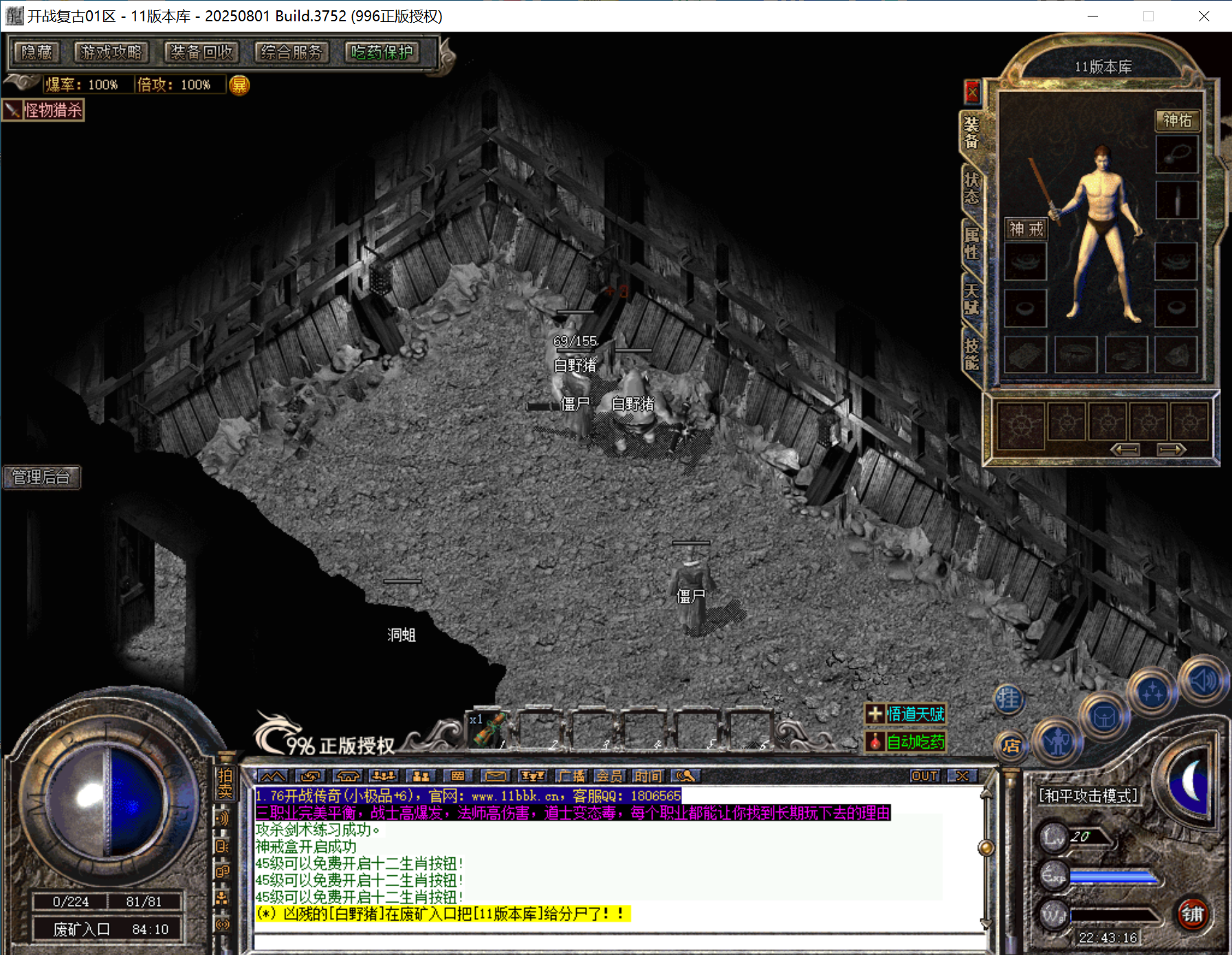Open the 综合服务 services menu
Screen dimensions: 1232x955
pyautogui.click(x=291, y=52)
